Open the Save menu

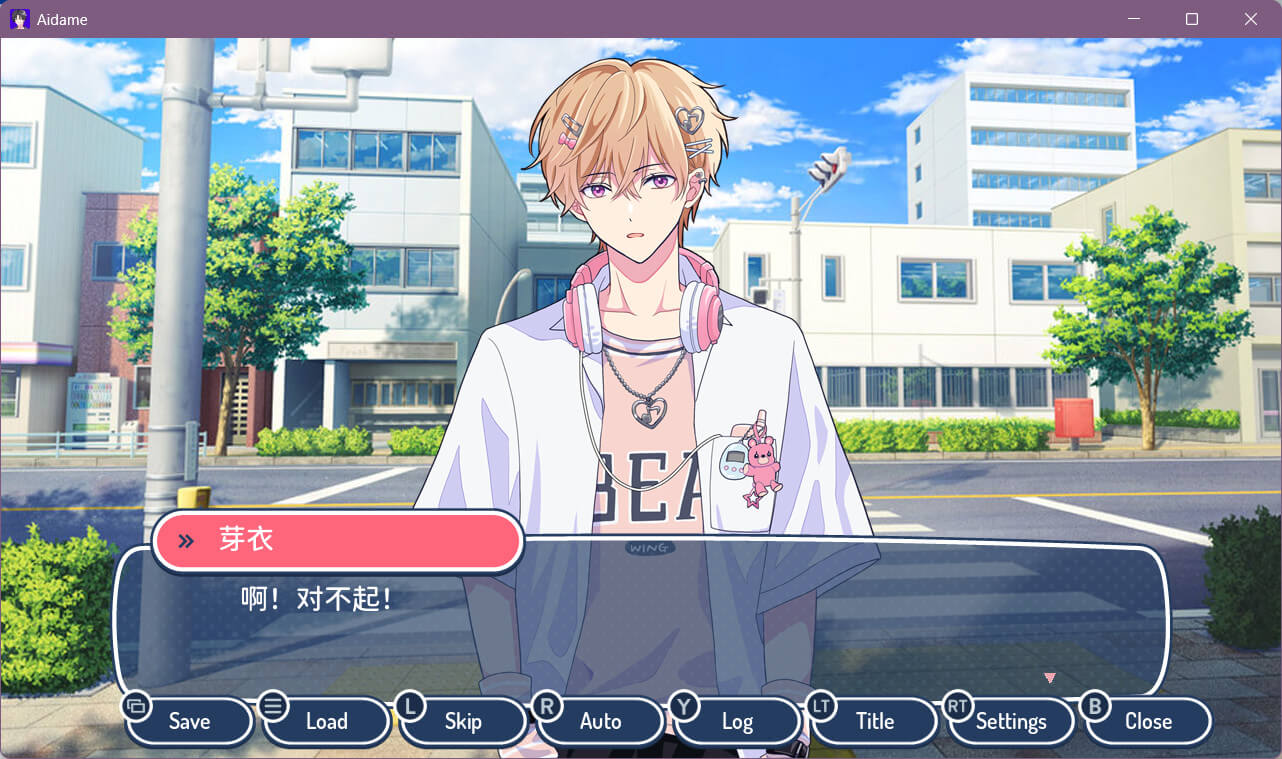click(x=189, y=721)
